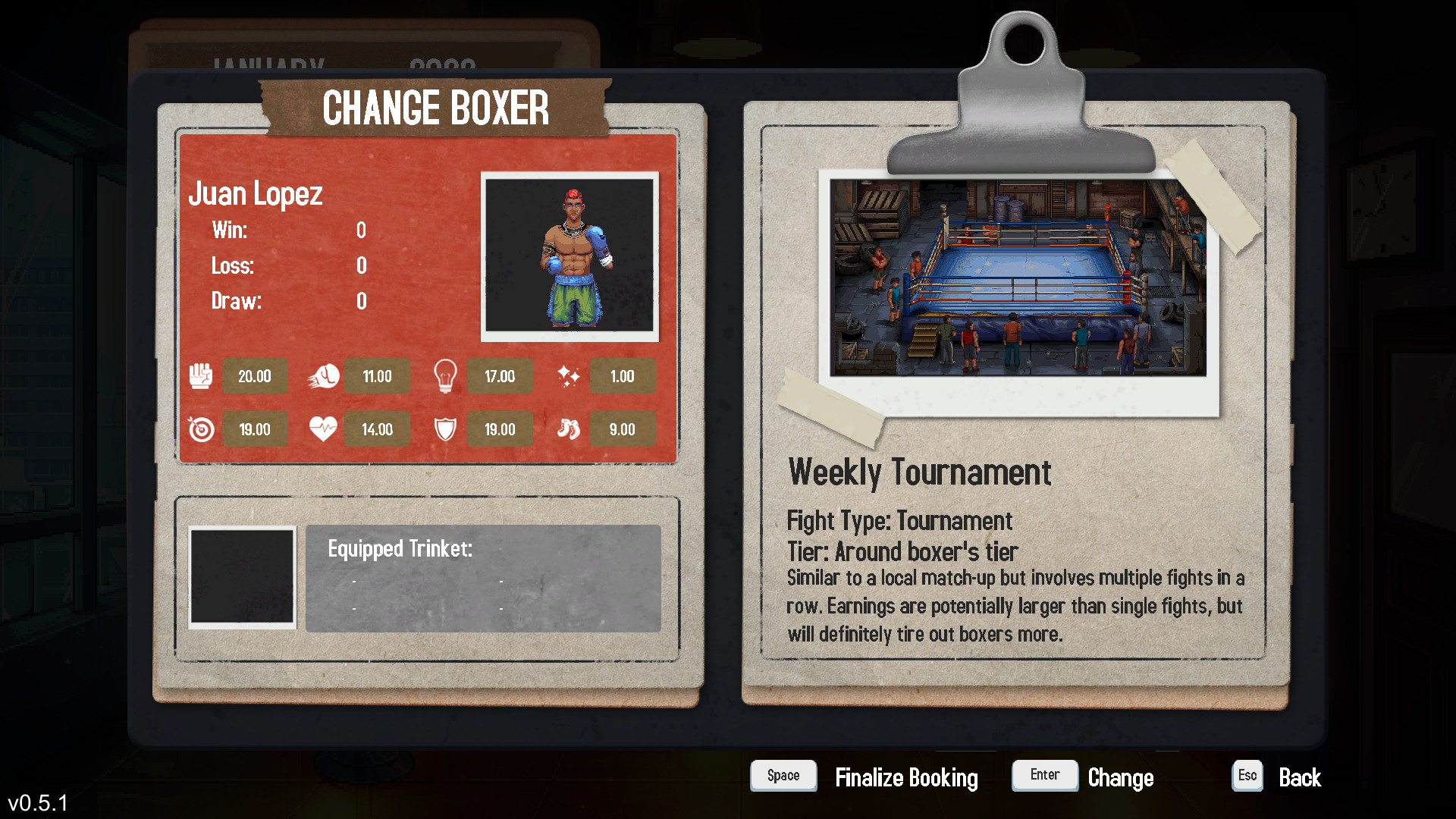The height and width of the screenshot is (819, 1456).
Task: Select the heart stamina stat icon
Action: [x=323, y=428]
